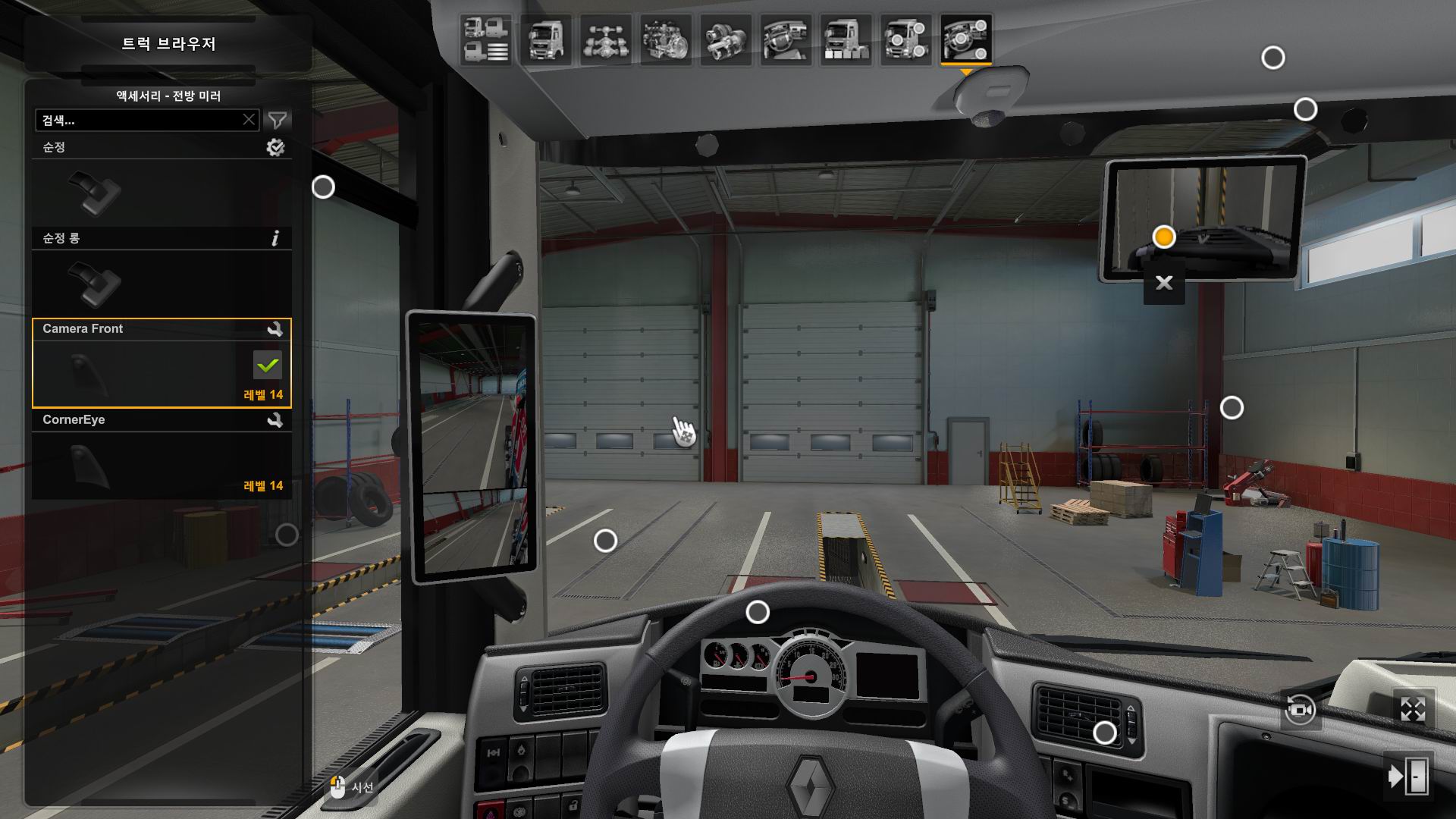Viewport: 1456px width, 819px height.
Task: Open the engine category tab
Action: tap(666, 39)
